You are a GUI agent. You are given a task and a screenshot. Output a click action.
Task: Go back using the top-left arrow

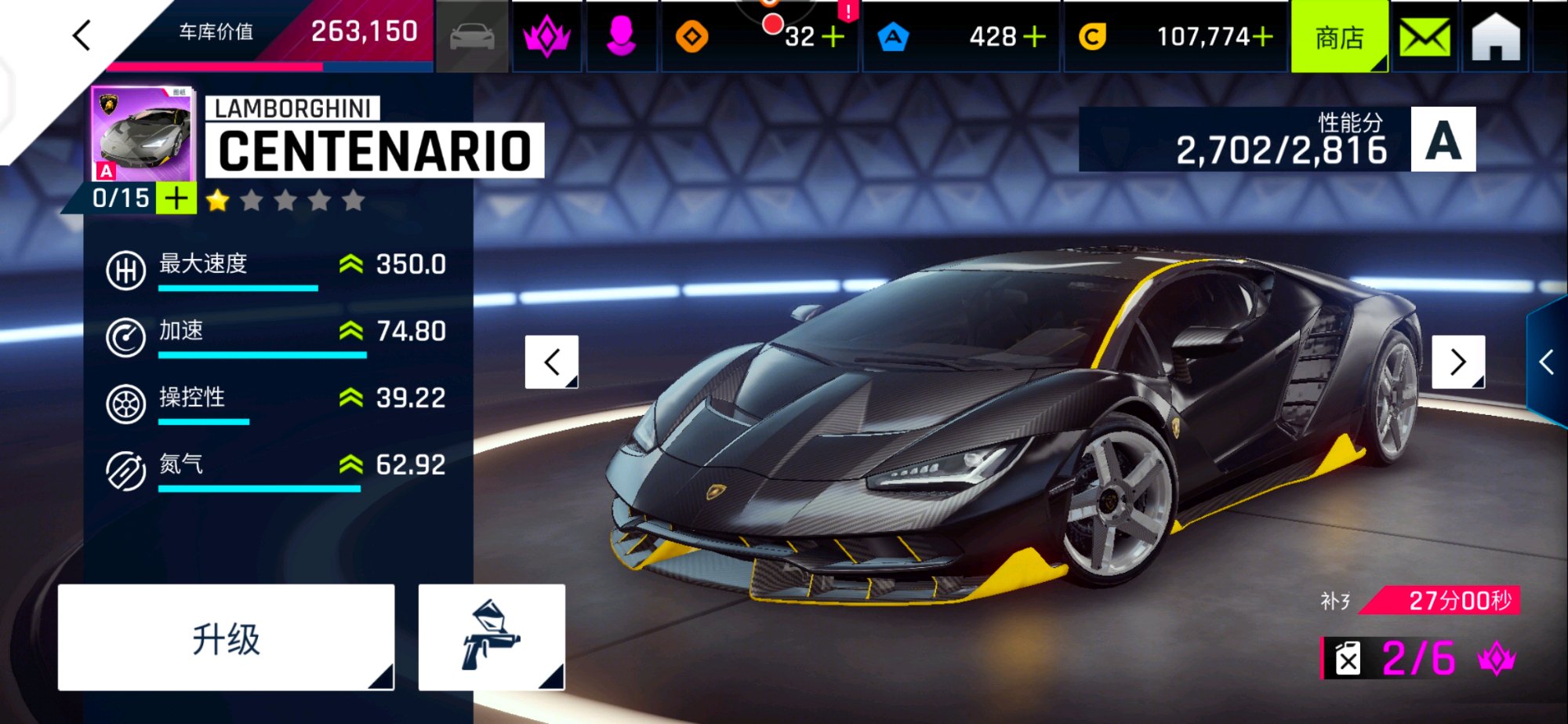coord(82,35)
